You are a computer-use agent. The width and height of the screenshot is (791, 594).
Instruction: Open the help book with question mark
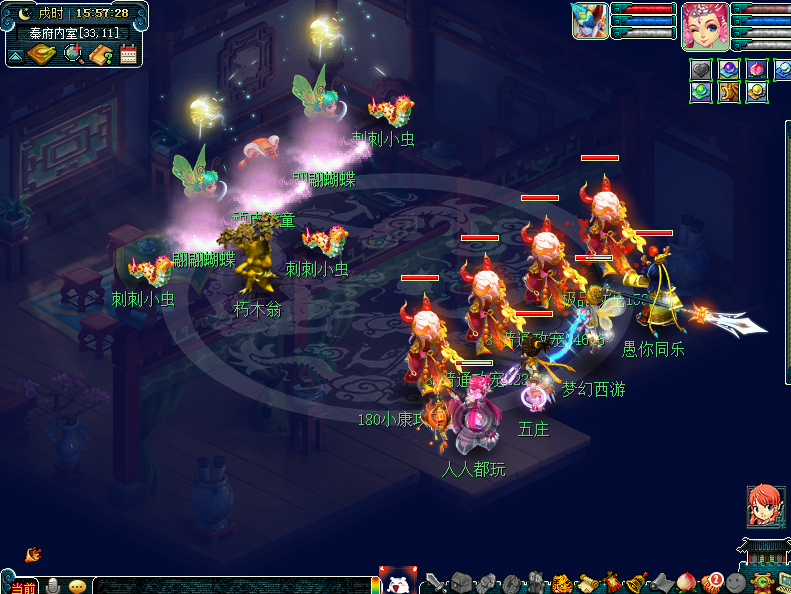[101, 54]
